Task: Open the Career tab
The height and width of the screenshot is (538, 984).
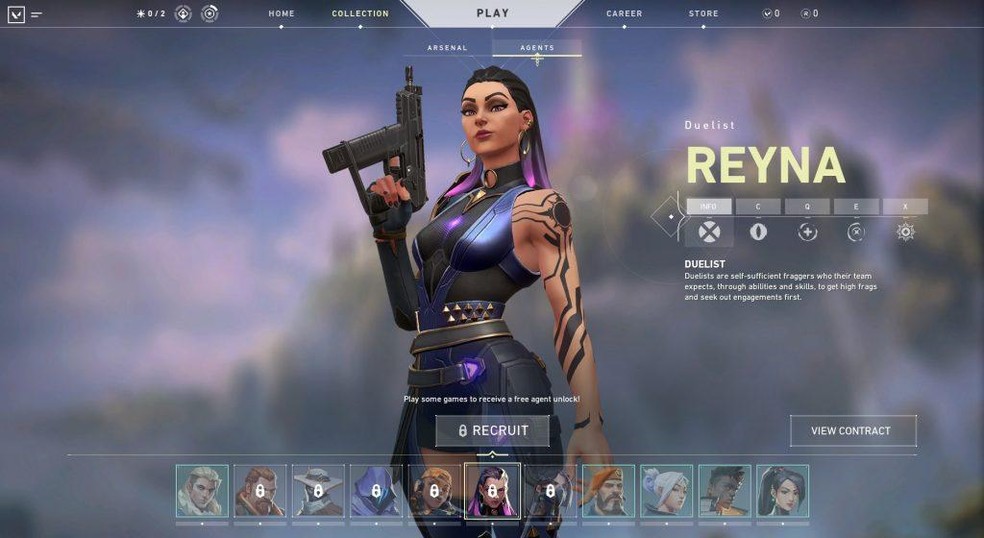Action: pos(624,14)
